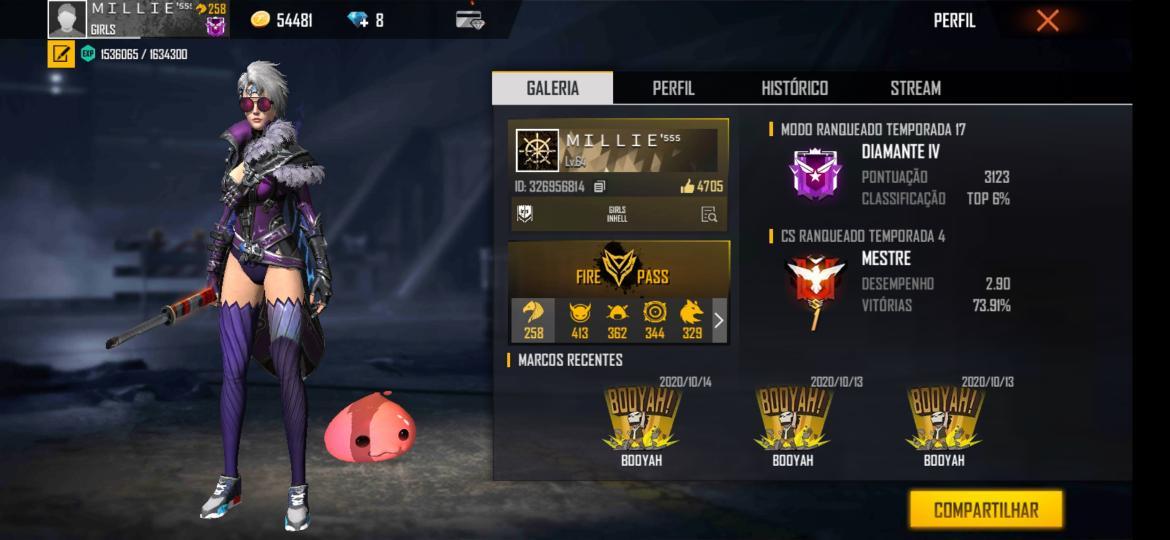Viewport: 1170px width, 540px height.
Task: Select the 413 Fire Pass badge
Action: [580, 320]
